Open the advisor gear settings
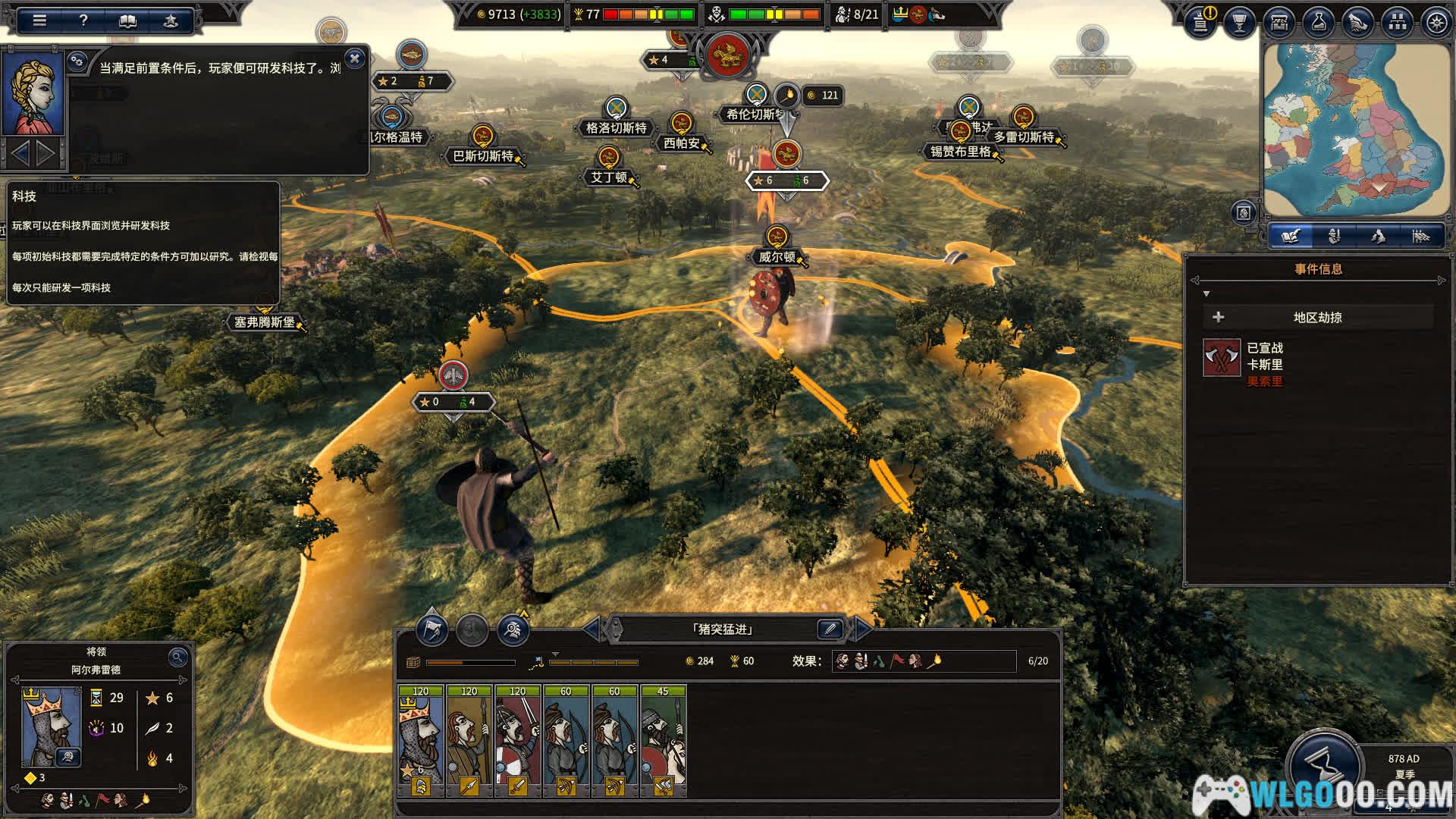The height and width of the screenshot is (819, 1456). point(77,61)
